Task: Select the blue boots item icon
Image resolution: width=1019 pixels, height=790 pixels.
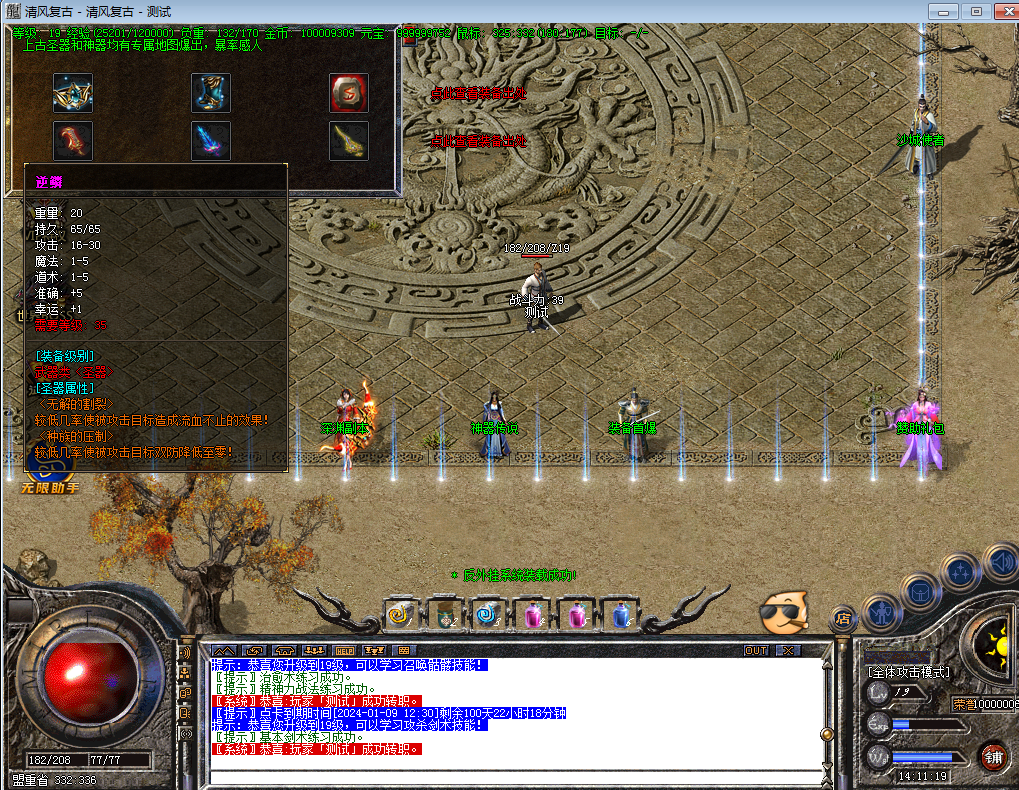Action: pos(211,93)
